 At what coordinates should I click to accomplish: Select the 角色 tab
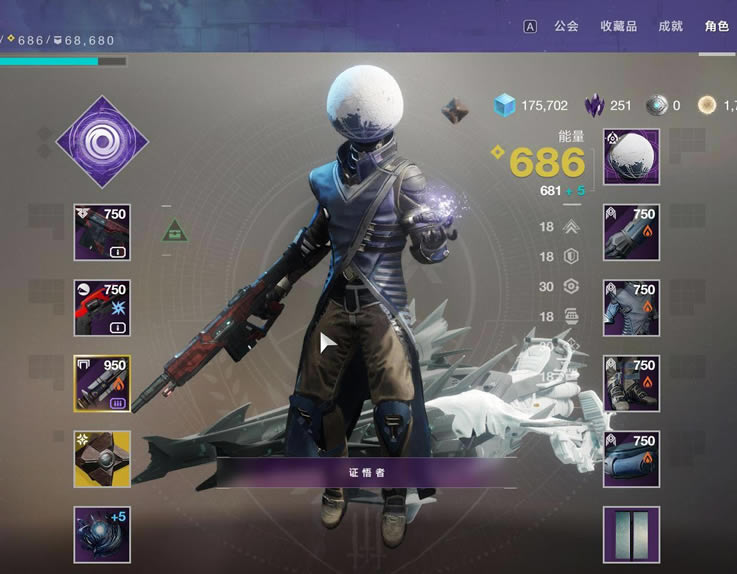pos(716,26)
